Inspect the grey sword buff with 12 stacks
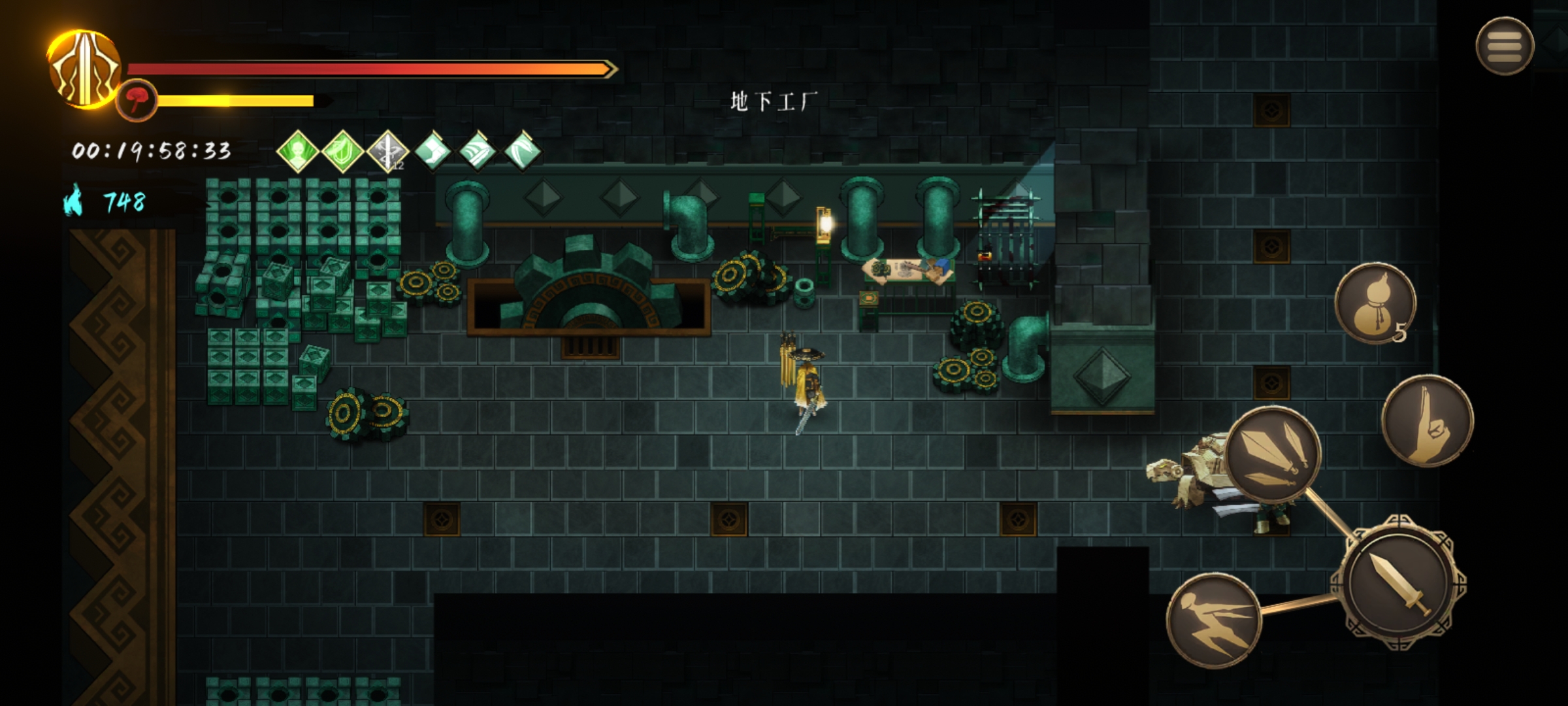The width and height of the screenshot is (1568, 706). 387,152
